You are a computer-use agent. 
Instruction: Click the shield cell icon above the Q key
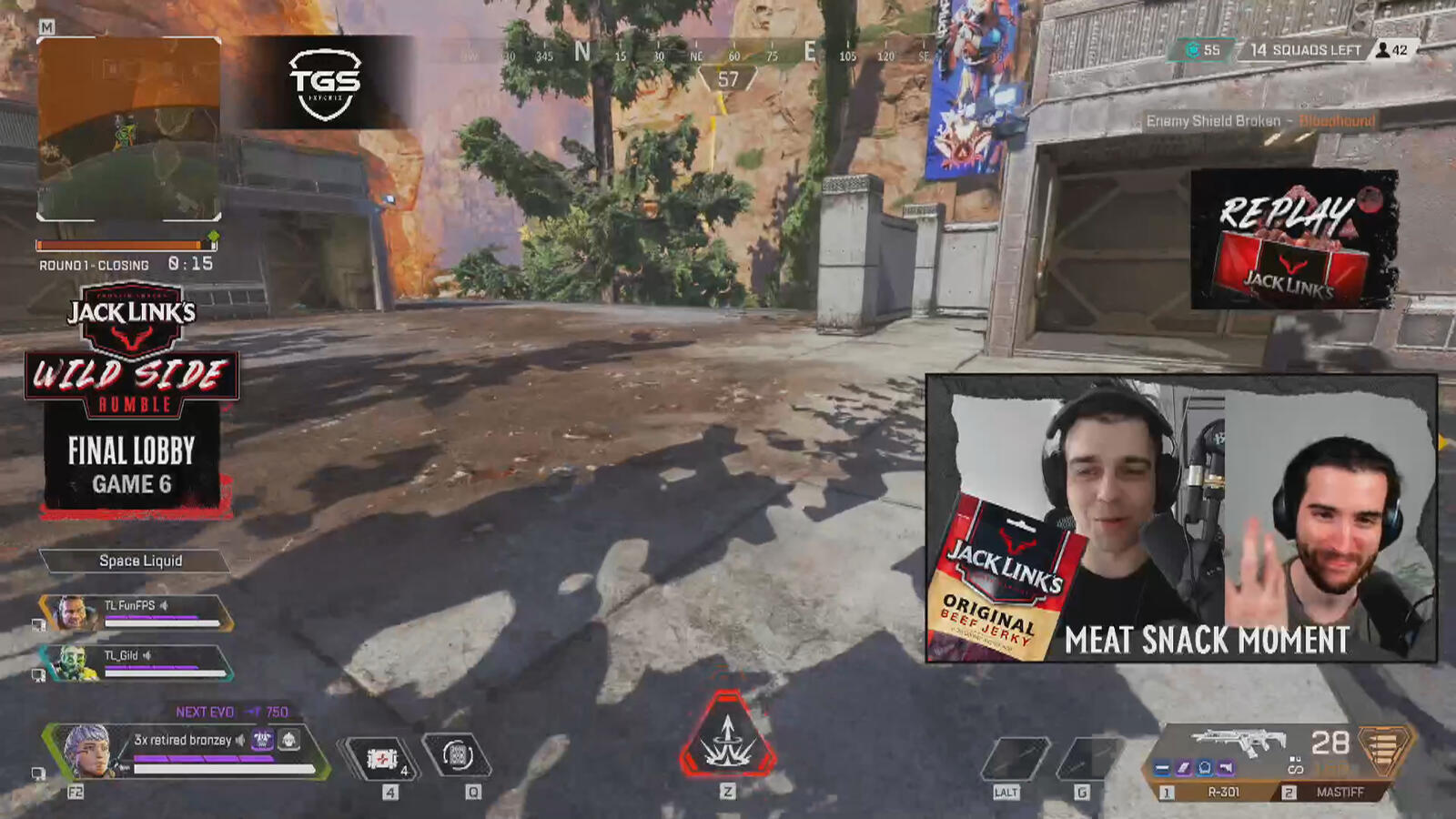[457, 755]
